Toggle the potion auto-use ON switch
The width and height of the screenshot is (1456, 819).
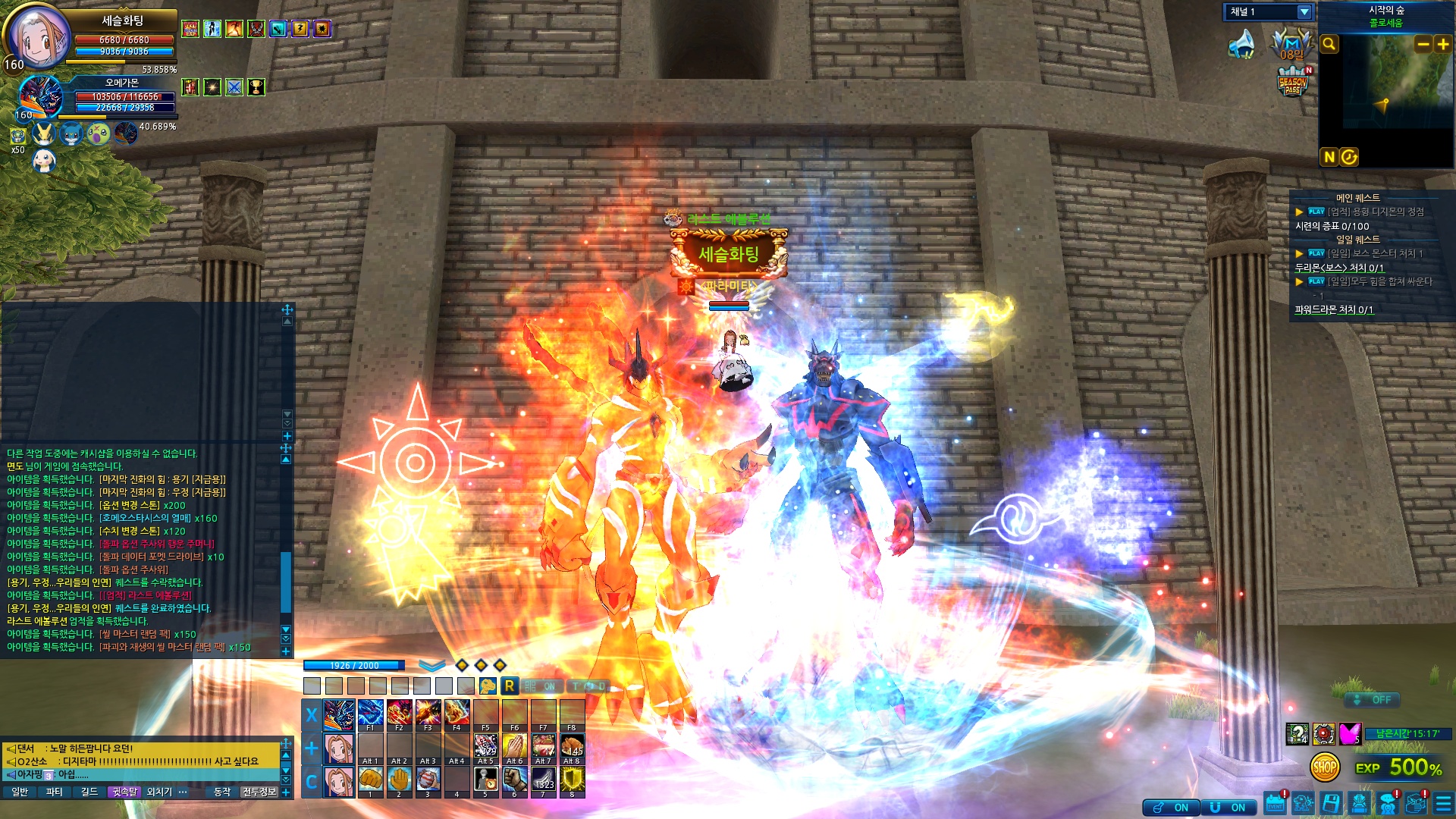tap(1172, 808)
